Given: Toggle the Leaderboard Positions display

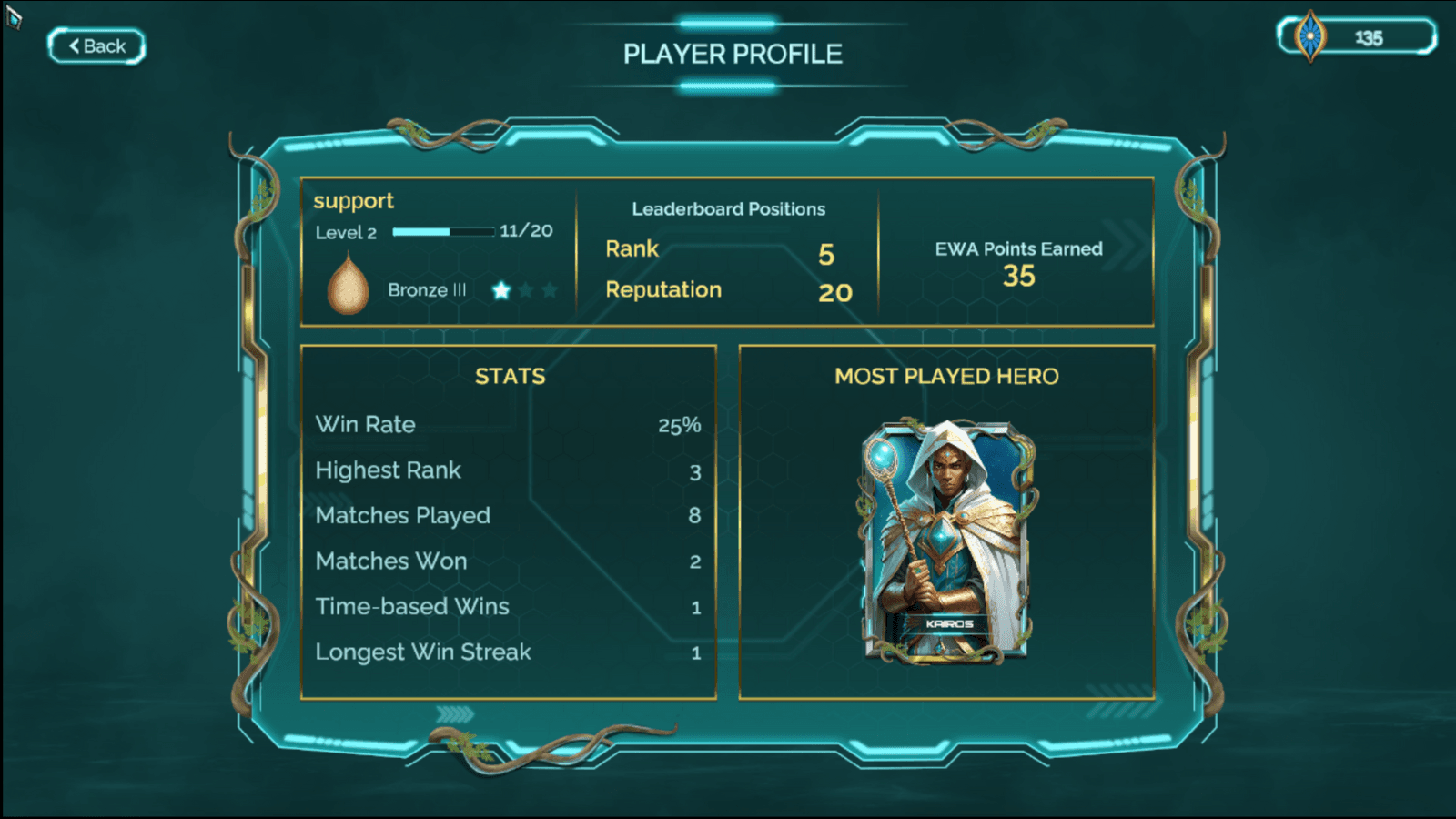Looking at the screenshot, I should pos(728,208).
